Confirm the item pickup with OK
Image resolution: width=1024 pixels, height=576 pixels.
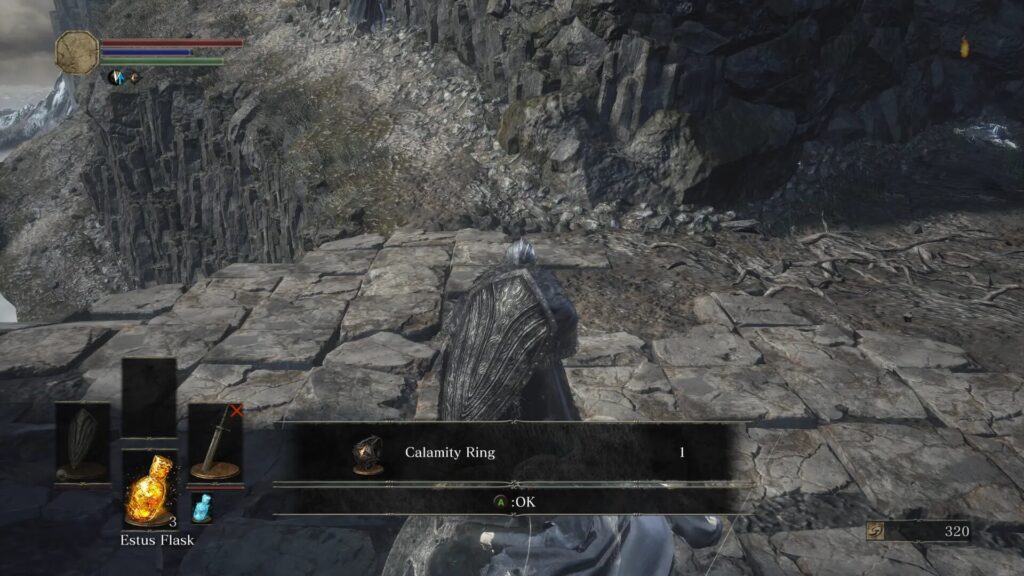(513, 502)
